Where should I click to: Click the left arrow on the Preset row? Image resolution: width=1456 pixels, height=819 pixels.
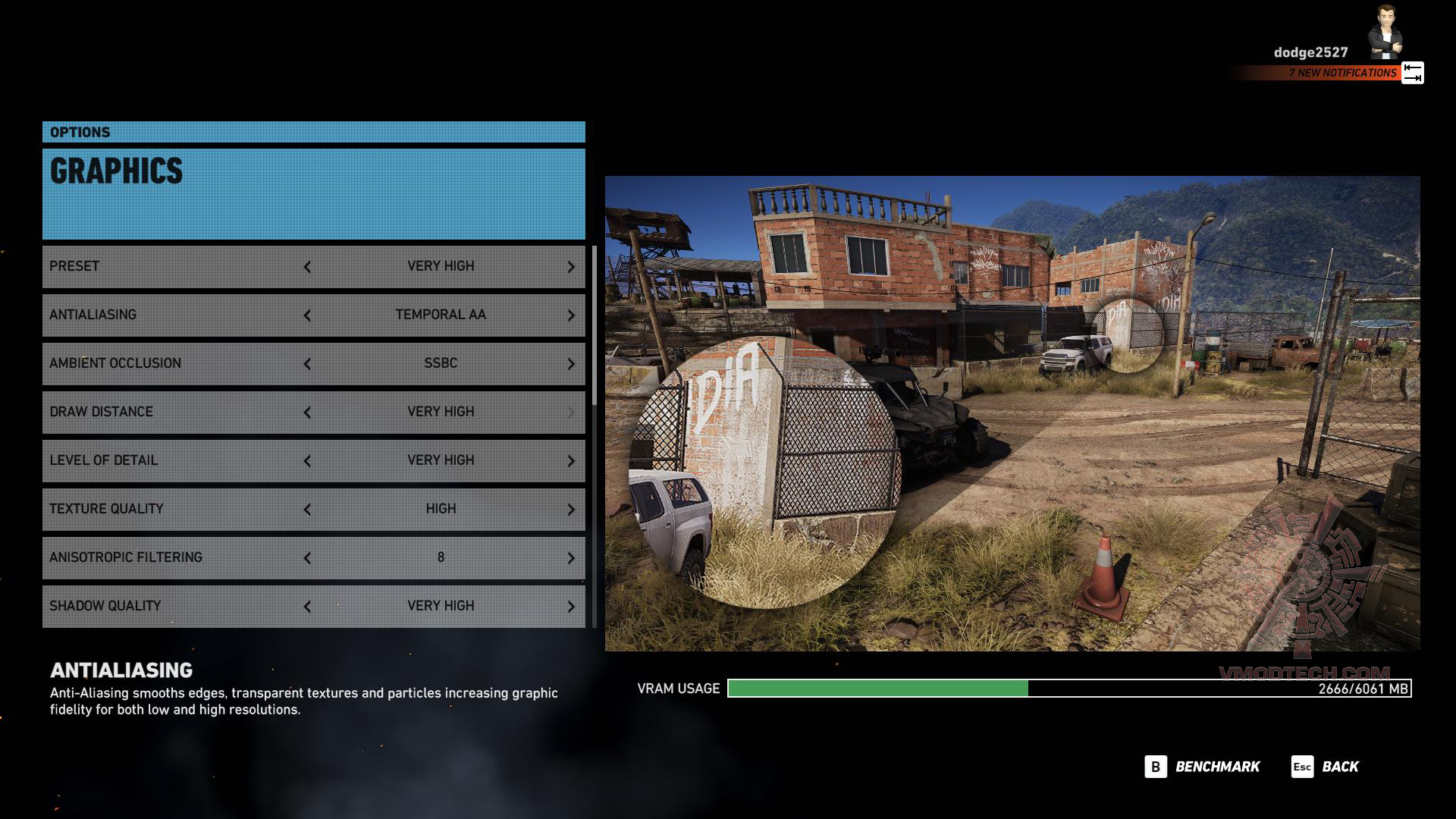307,267
